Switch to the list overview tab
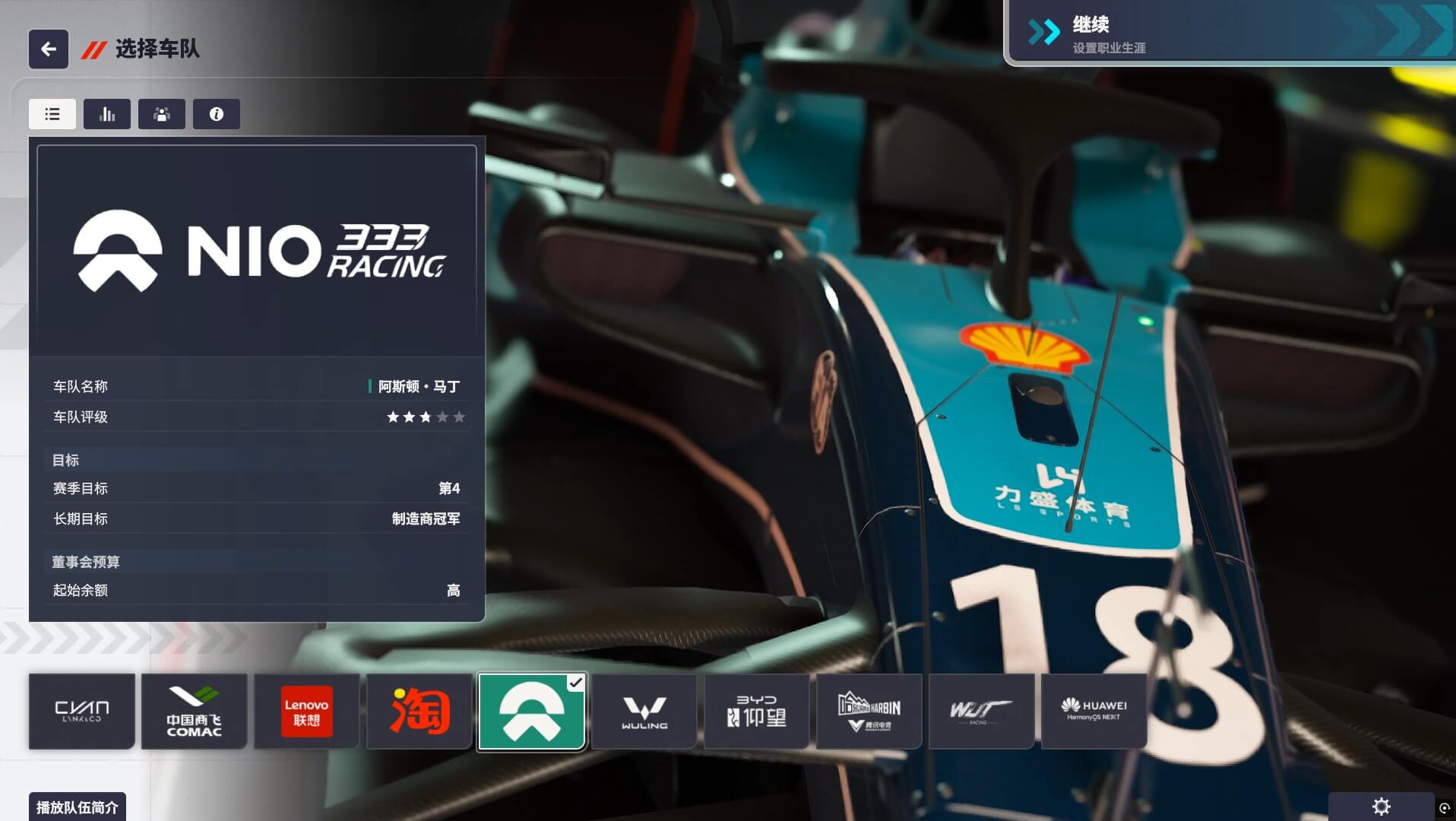The height and width of the screenshot is (821, 1456). [52, 114]
